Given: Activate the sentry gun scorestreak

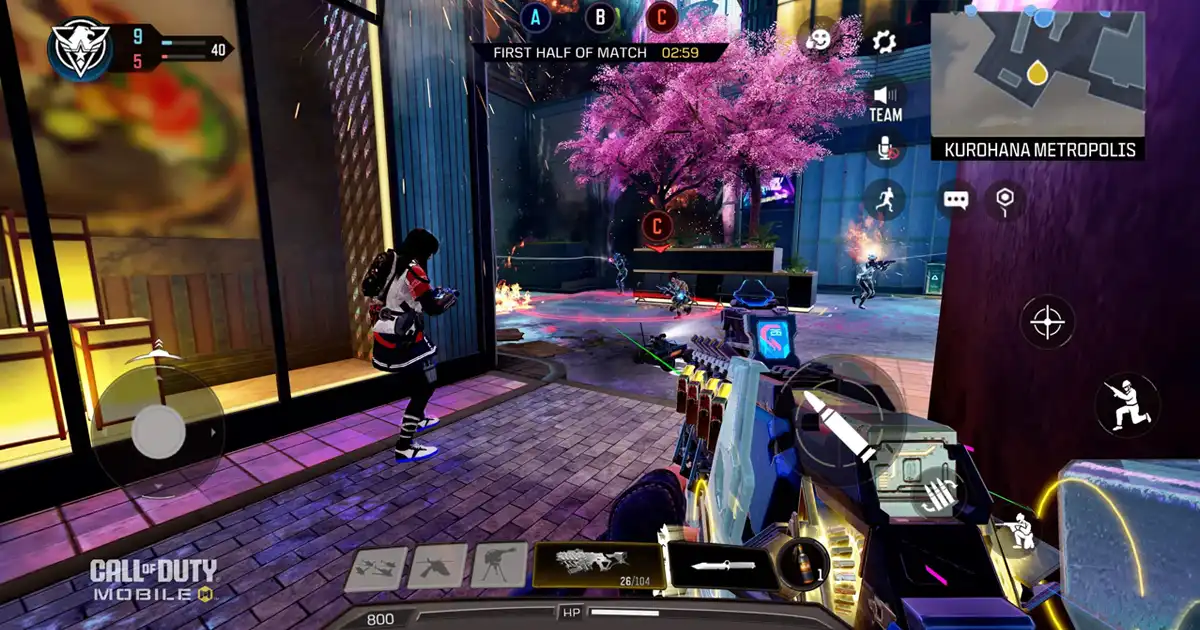Looking at the screenshot, I should coord(499,566).
